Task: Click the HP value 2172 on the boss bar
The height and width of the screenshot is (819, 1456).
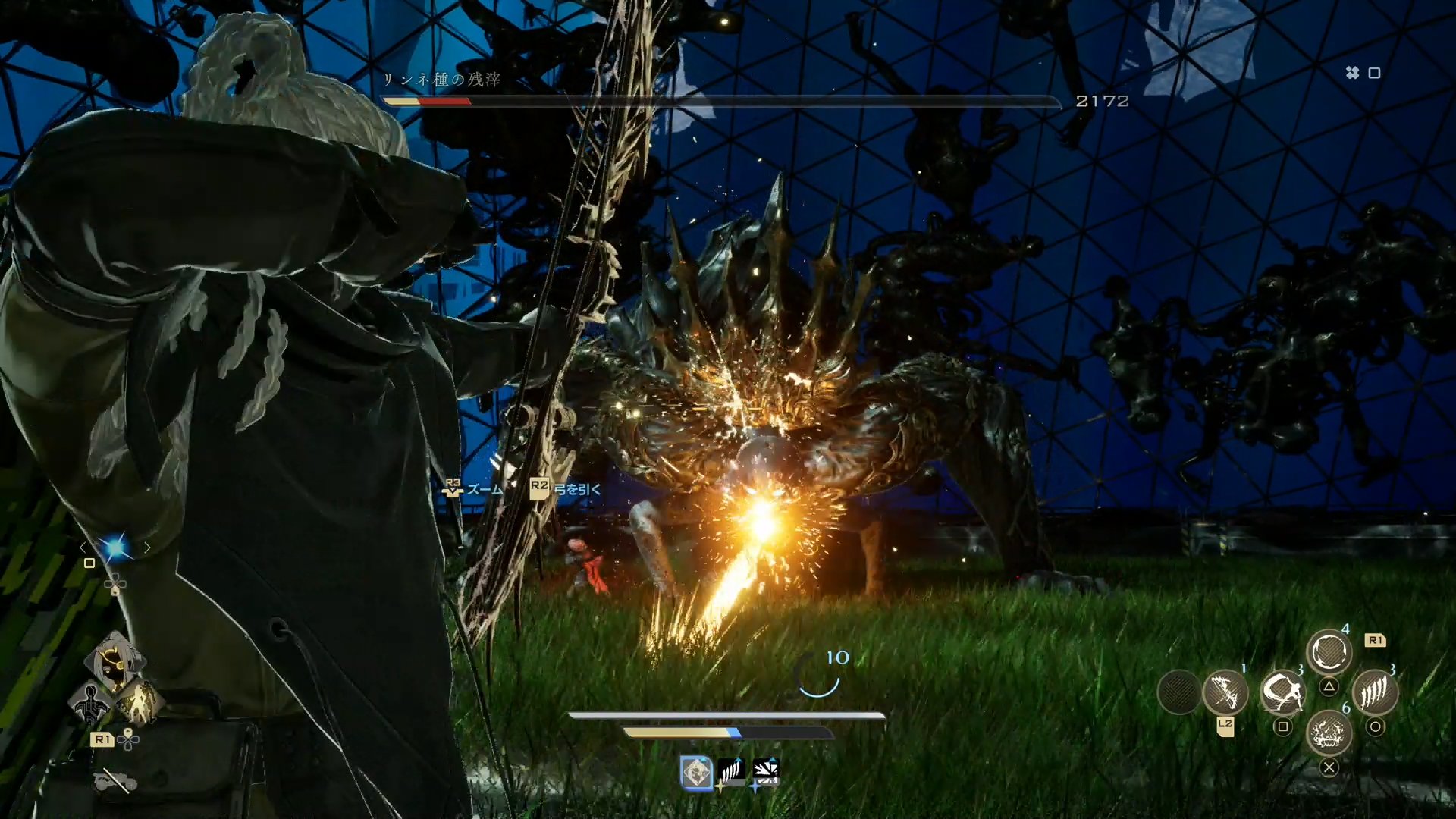Action: pos(1101,100)
